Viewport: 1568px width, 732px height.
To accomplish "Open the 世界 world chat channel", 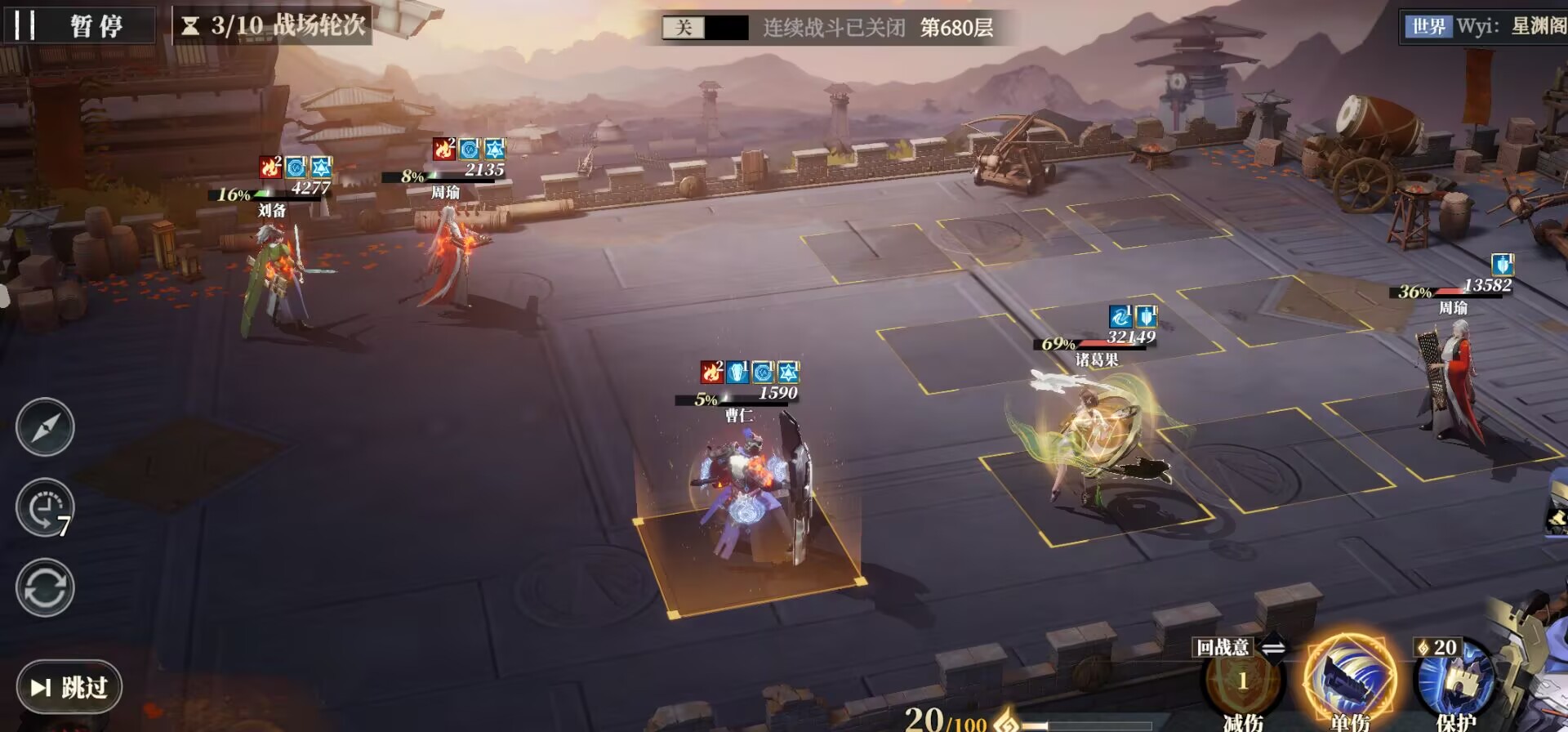I will (1428, 26).
